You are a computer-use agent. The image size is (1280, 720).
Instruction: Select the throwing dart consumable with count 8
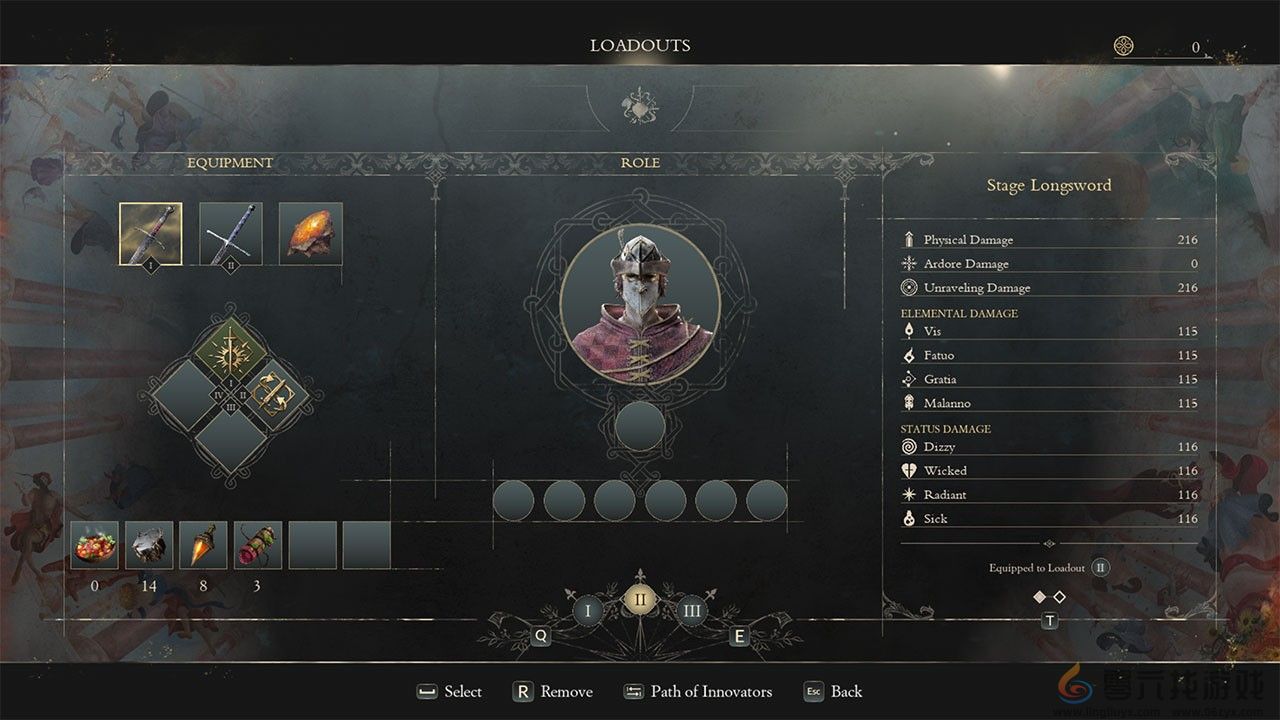pos(202,545)
